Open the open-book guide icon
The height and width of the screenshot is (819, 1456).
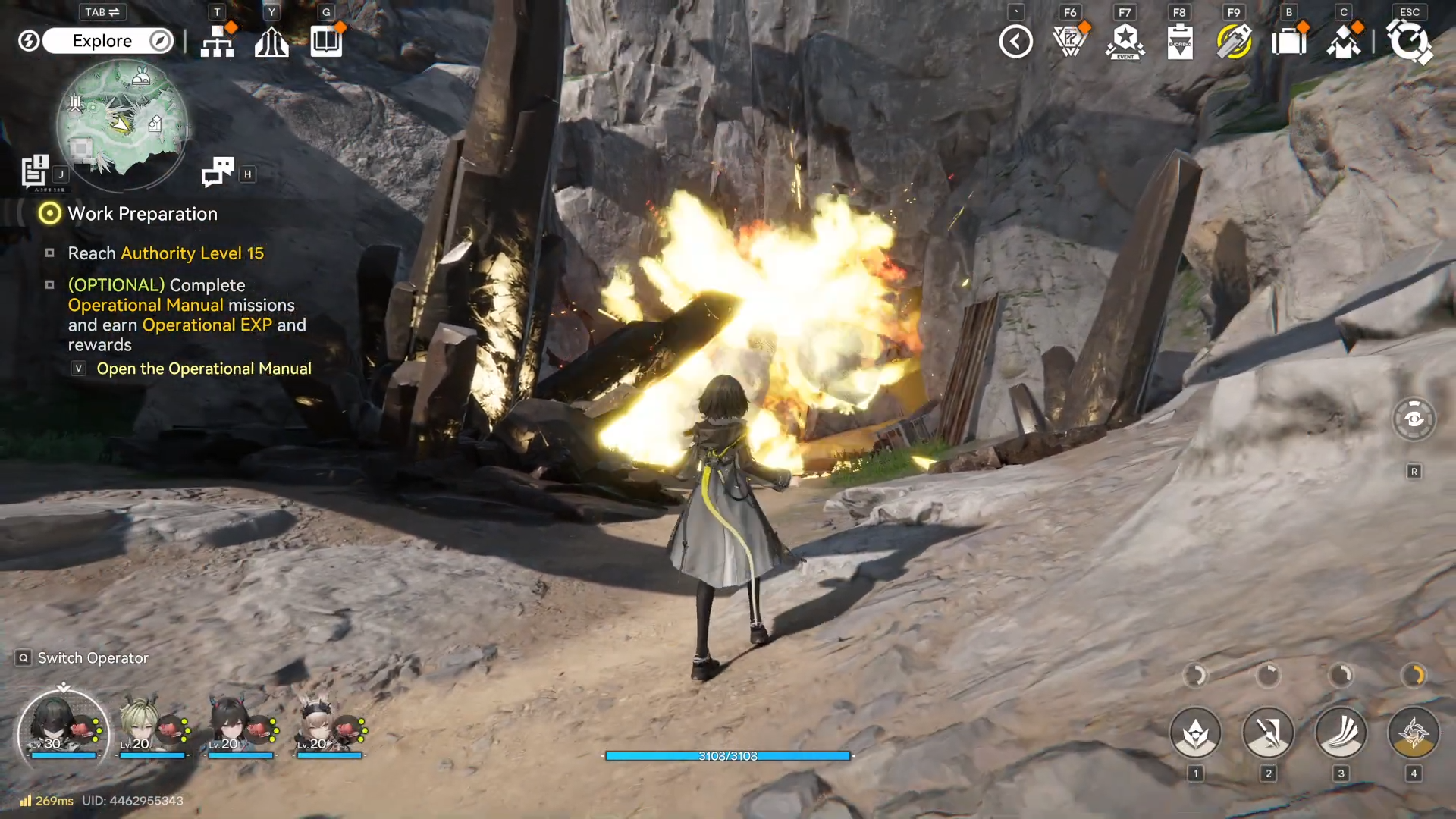click(x=326, y=42)
